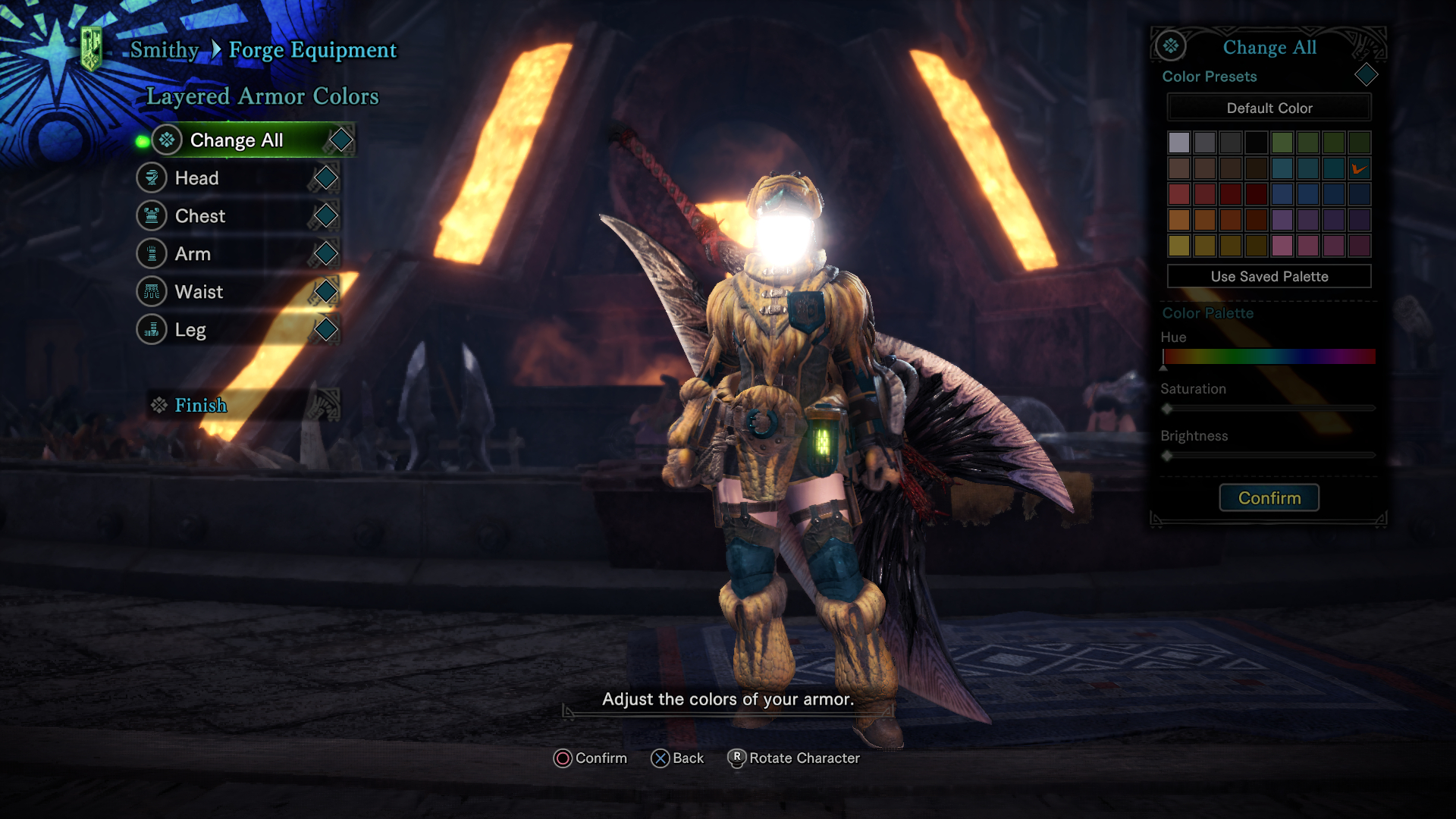
Task: Click the Head armor piece icon
Action: tap(153, 177)
